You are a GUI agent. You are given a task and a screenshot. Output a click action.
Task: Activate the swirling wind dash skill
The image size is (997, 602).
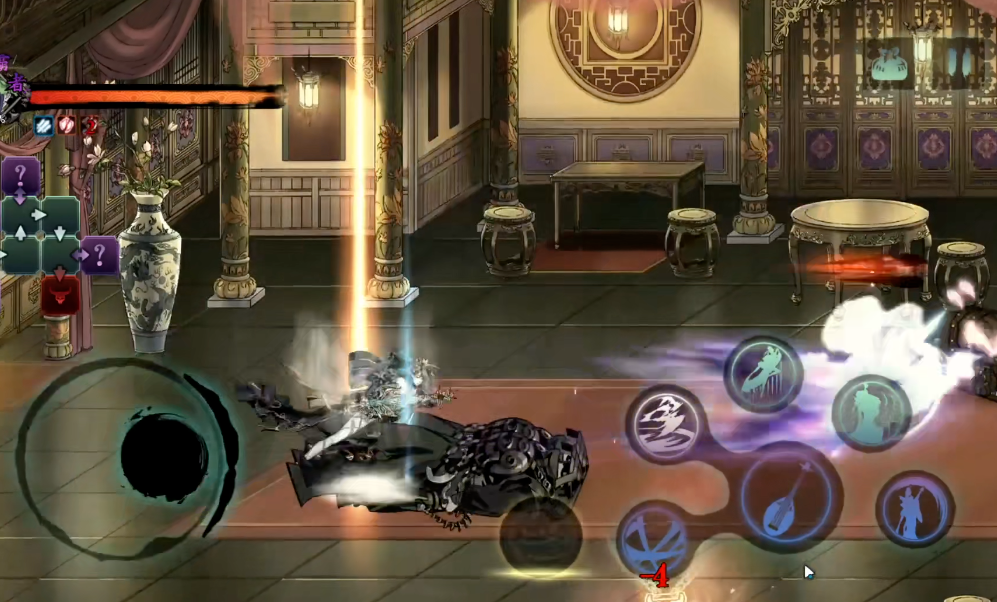[666, 422]
